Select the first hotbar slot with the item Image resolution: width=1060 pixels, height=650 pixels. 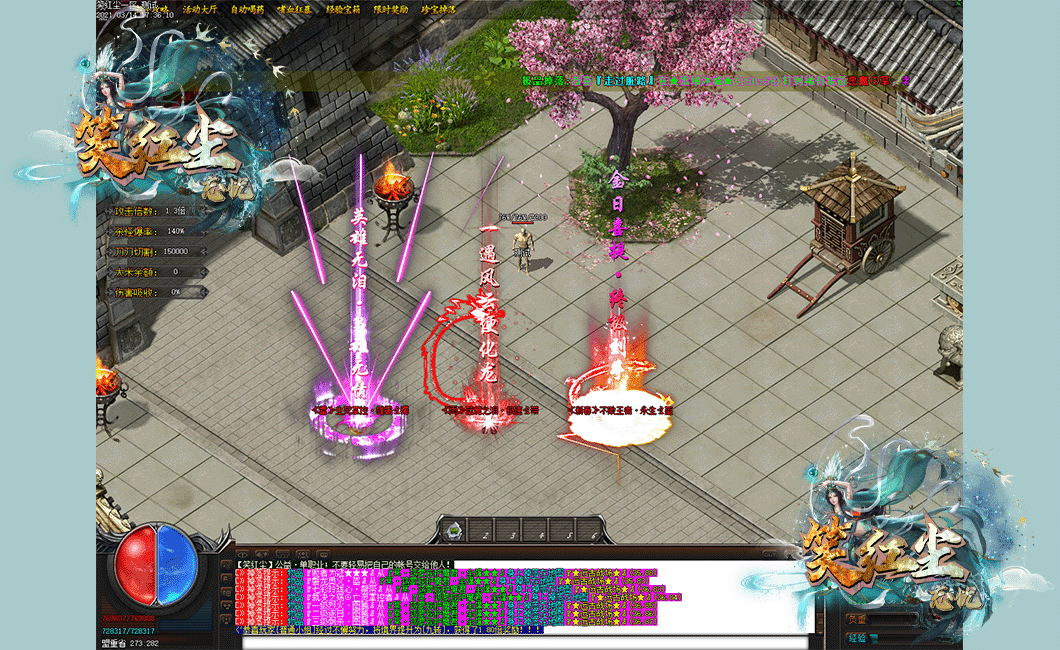coord(455,530)
